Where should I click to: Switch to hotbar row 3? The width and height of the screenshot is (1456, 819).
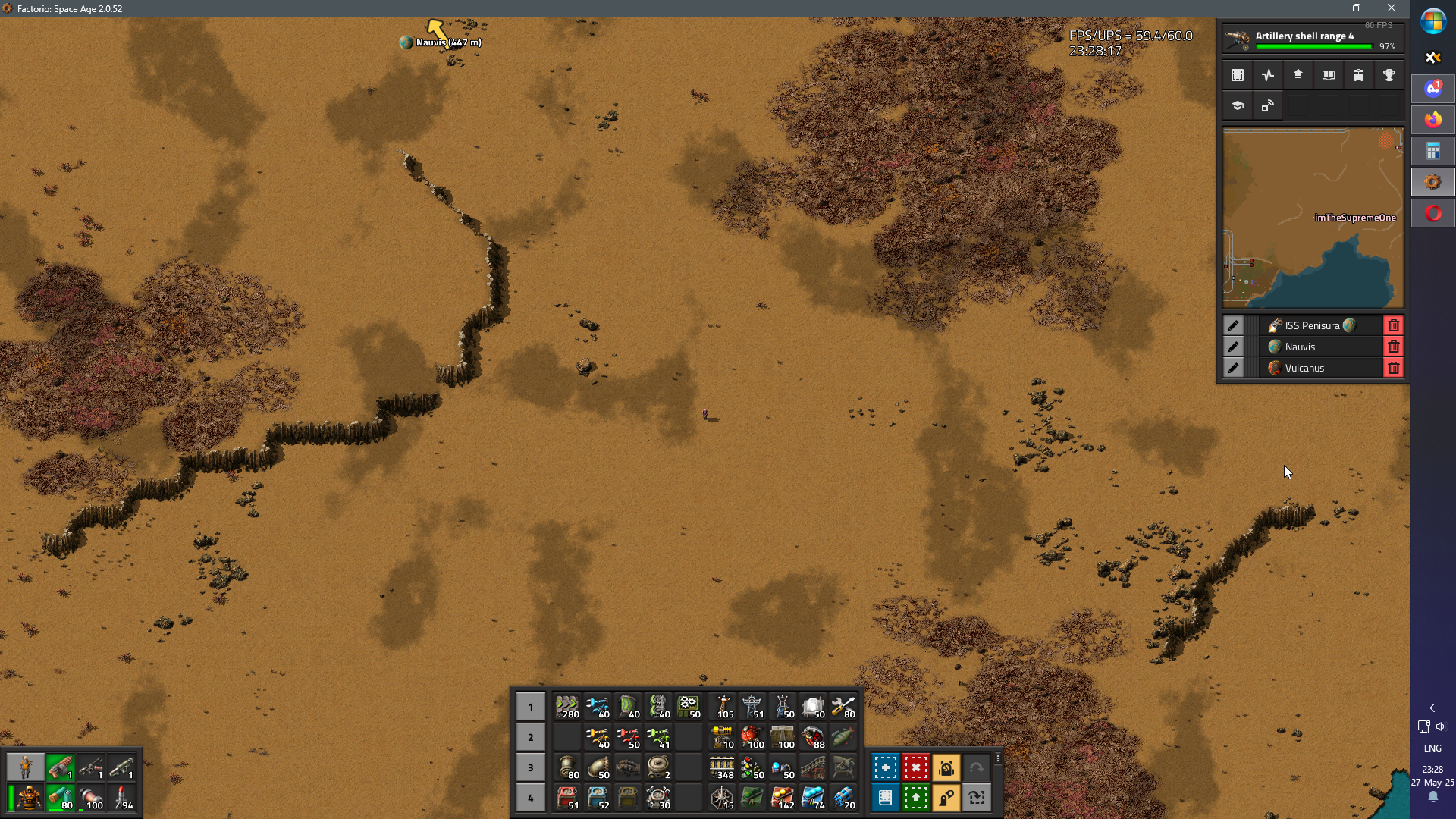(x=530, y=767)
